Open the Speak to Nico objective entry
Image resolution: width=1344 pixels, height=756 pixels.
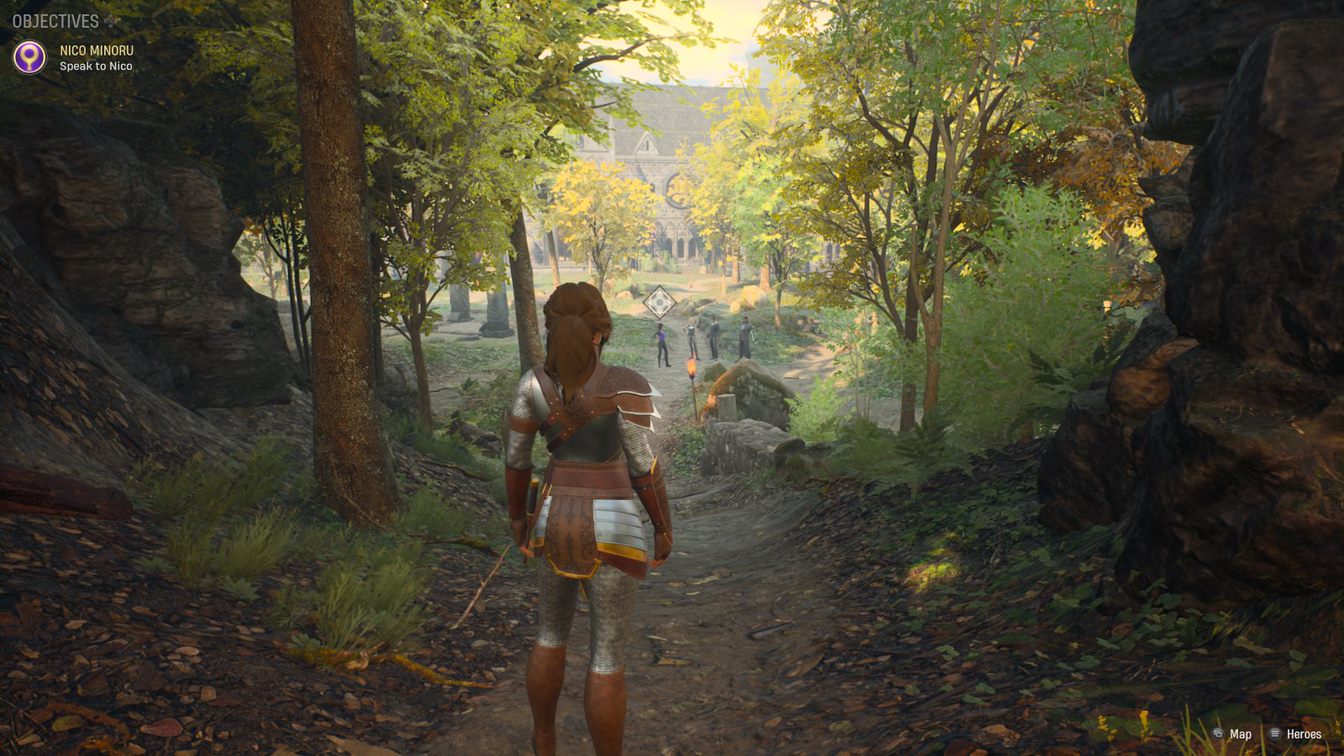click(95, 66)
